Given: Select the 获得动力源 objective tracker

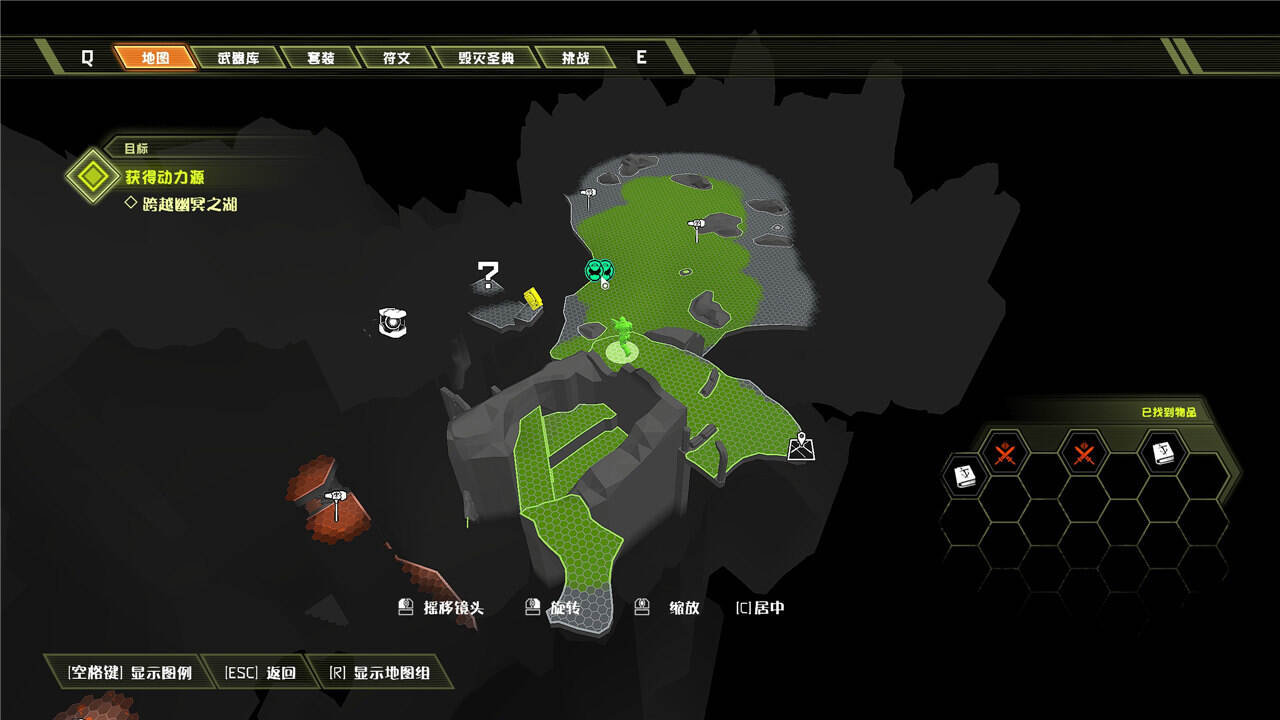Looking at the screenshot, I should [165, 177].
